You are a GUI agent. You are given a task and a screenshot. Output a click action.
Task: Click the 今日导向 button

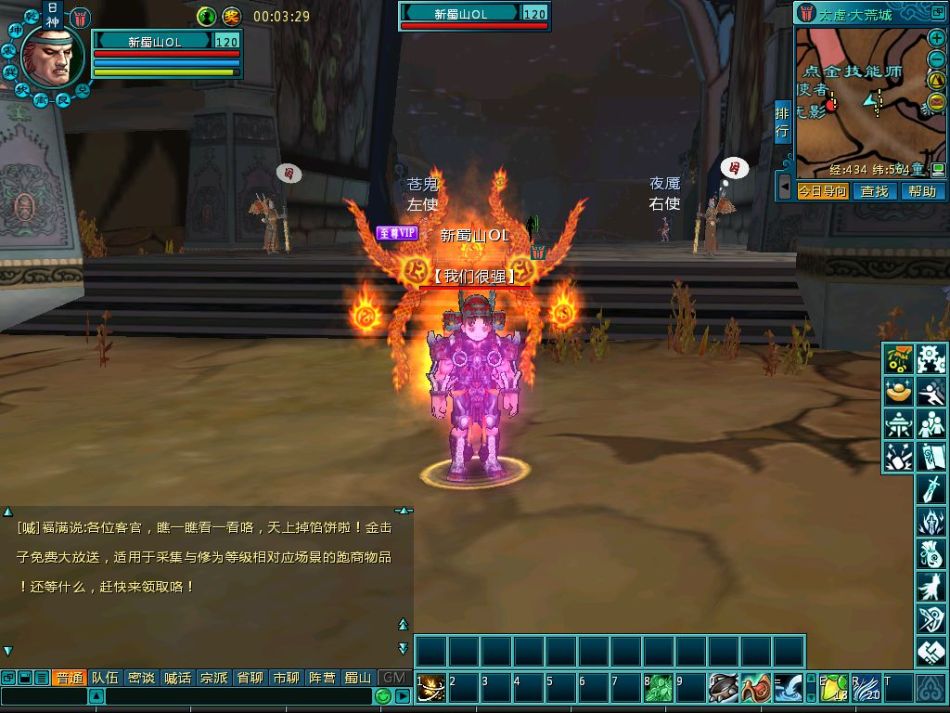822,191
